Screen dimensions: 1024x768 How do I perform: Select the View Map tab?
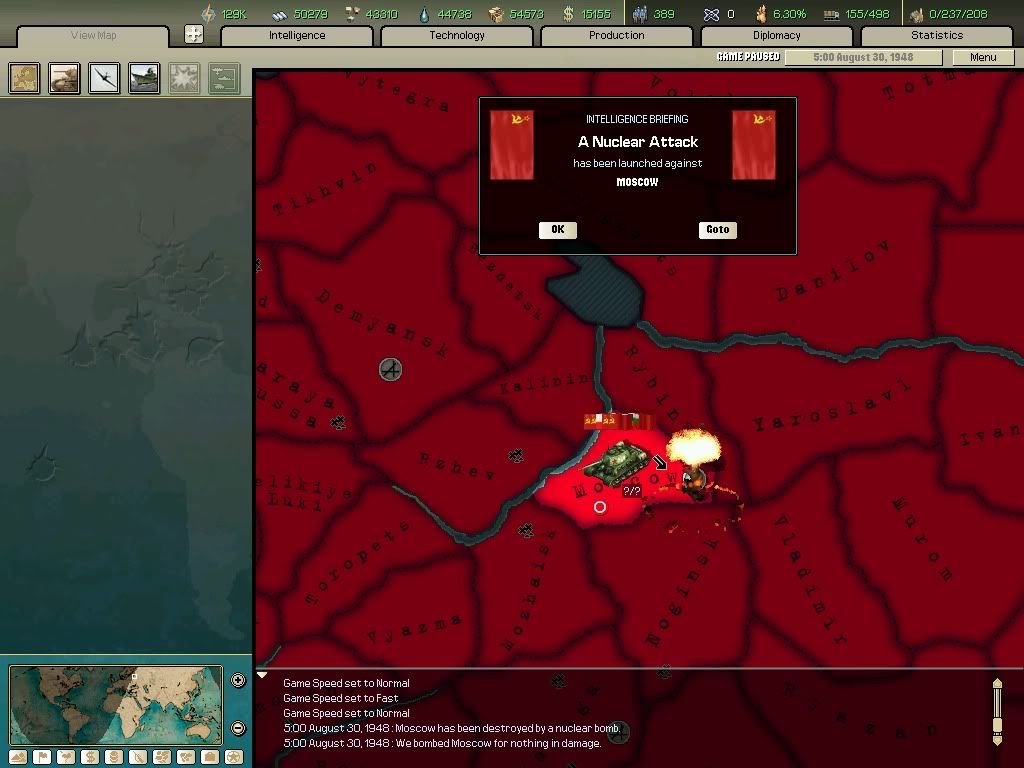[94, 36]
